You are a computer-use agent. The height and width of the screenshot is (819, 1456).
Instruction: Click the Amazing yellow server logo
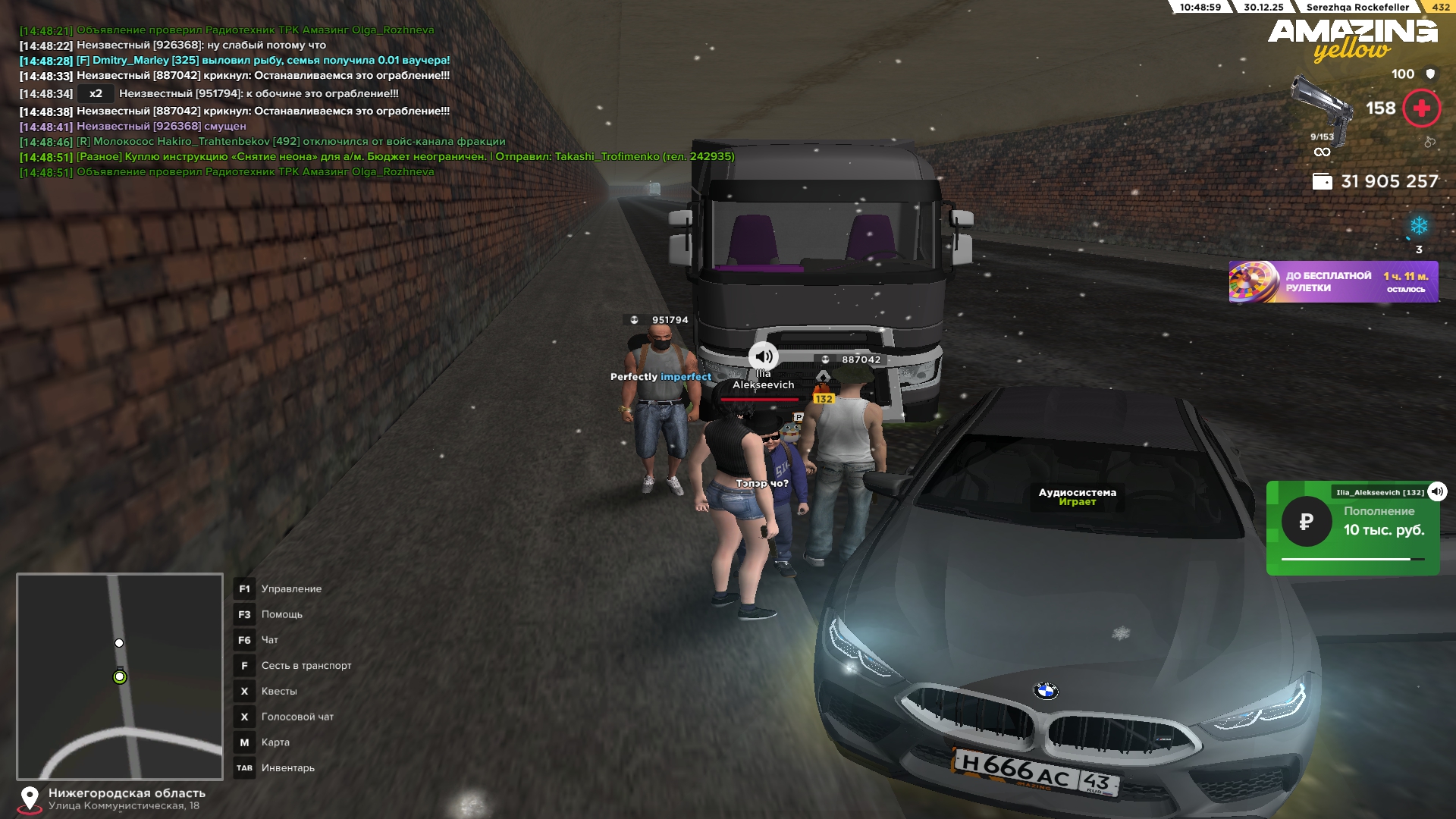point(1353,39)
